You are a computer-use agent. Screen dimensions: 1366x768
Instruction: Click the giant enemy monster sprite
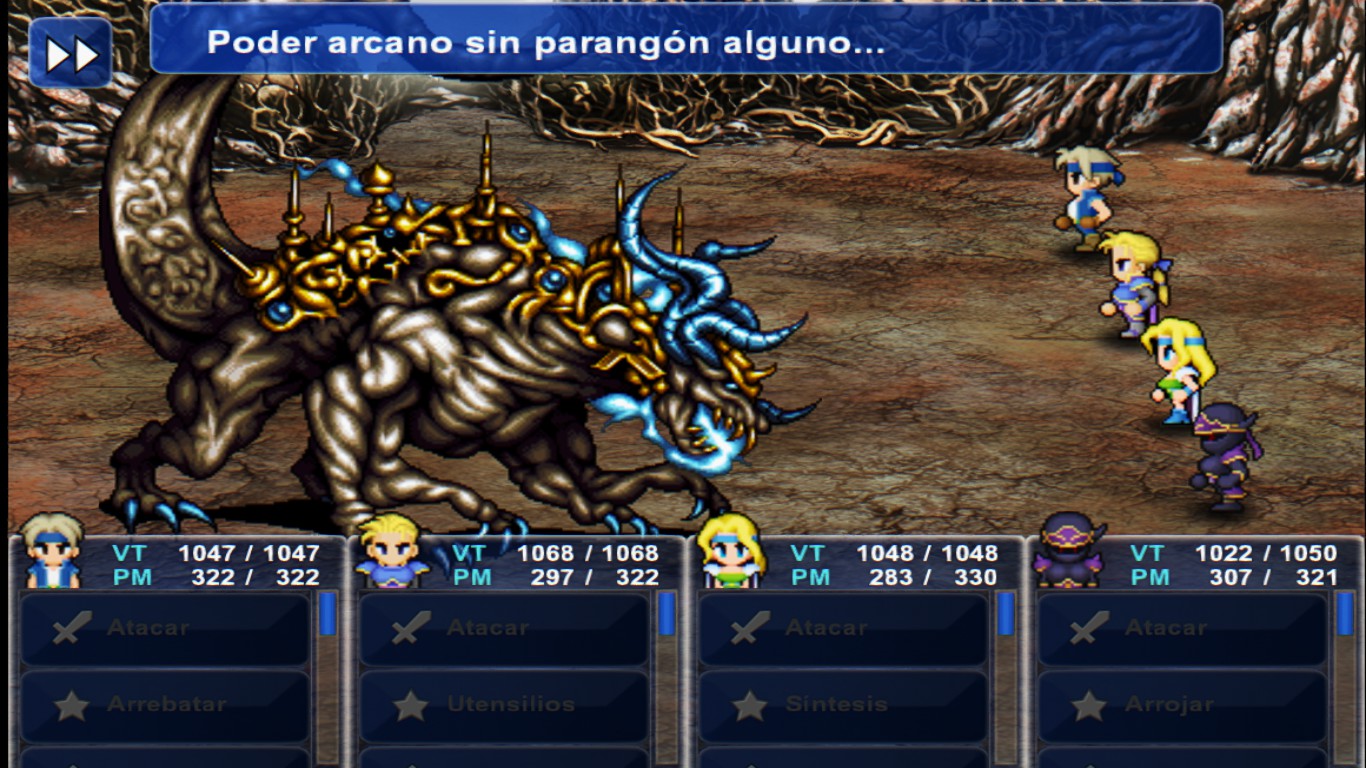420,330
